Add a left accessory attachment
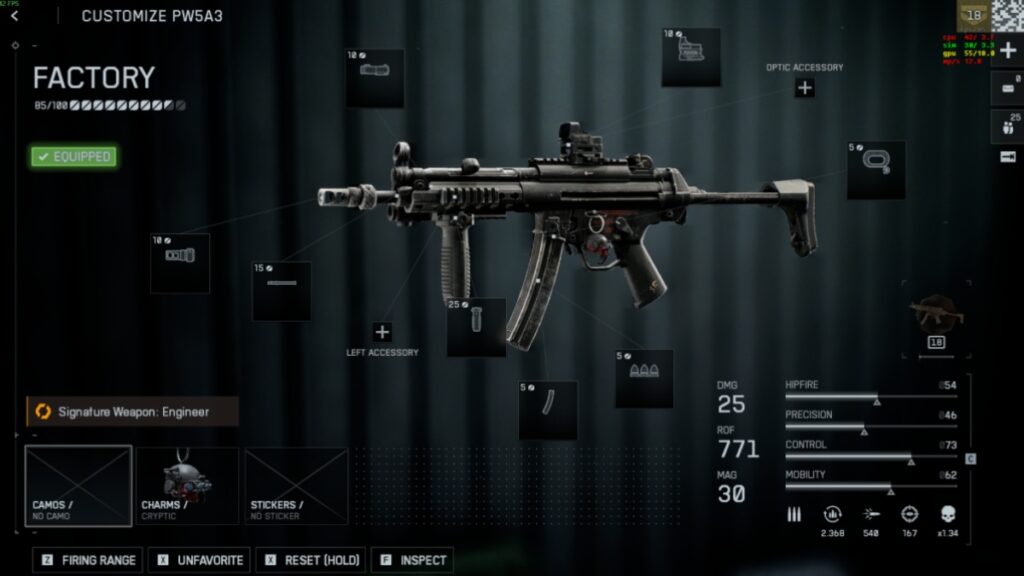Screen dimensions: 1024x576 pyautogui.click(x=382, y=332)
